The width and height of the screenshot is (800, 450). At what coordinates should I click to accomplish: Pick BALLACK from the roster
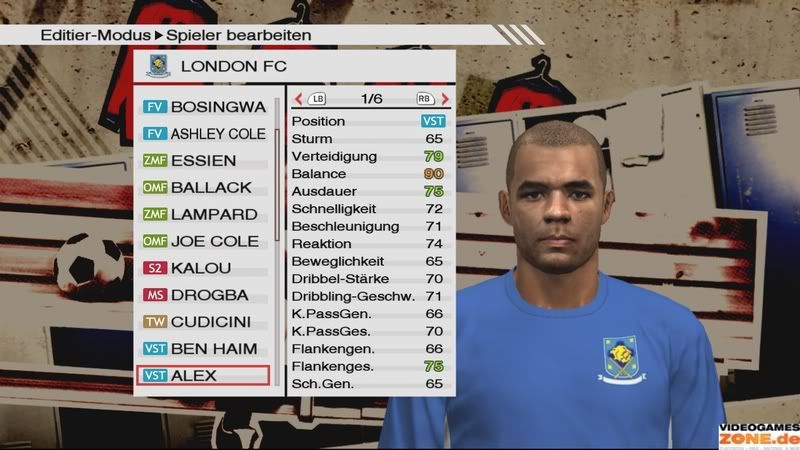(x=203, y=187)
